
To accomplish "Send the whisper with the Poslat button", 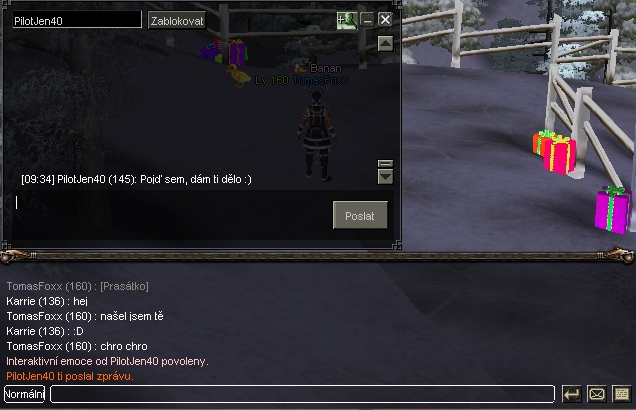I will click(360, 215).
